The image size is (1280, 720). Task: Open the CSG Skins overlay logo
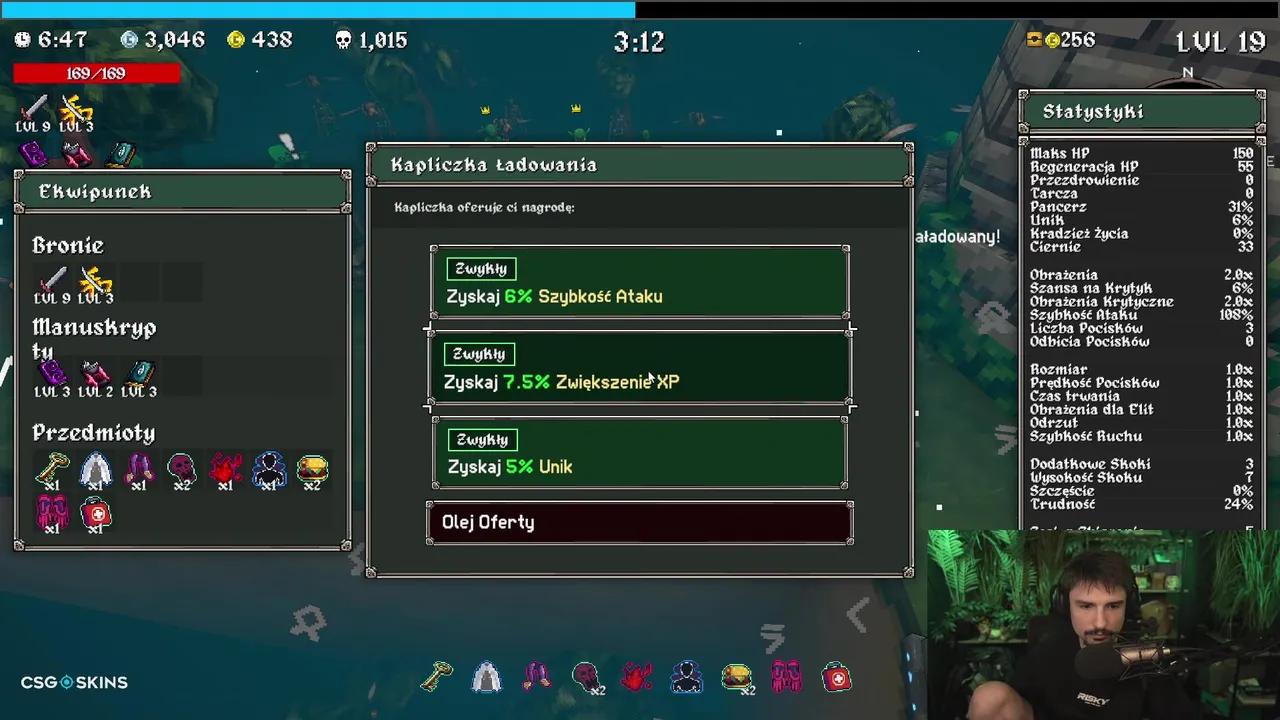click(74, 683)
